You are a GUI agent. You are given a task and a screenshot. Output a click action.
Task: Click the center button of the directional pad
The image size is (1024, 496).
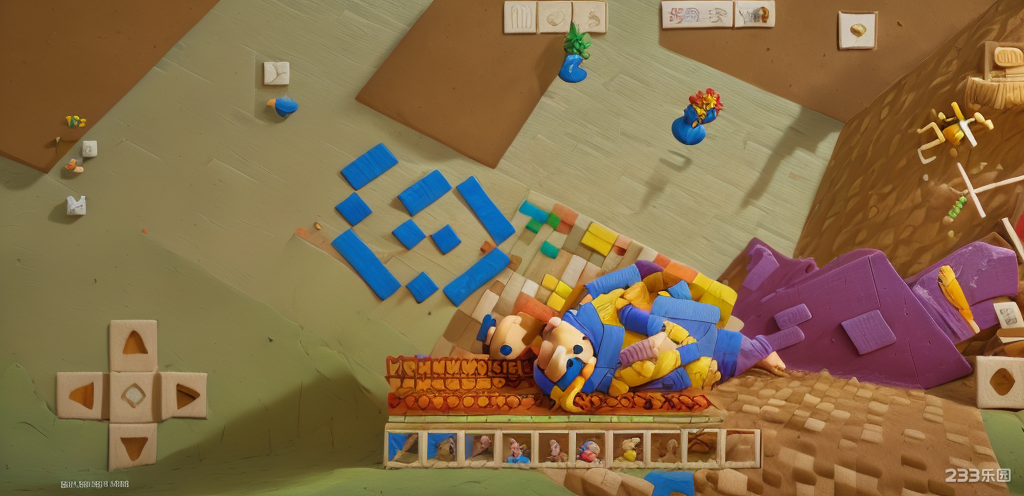pos(133,396)
